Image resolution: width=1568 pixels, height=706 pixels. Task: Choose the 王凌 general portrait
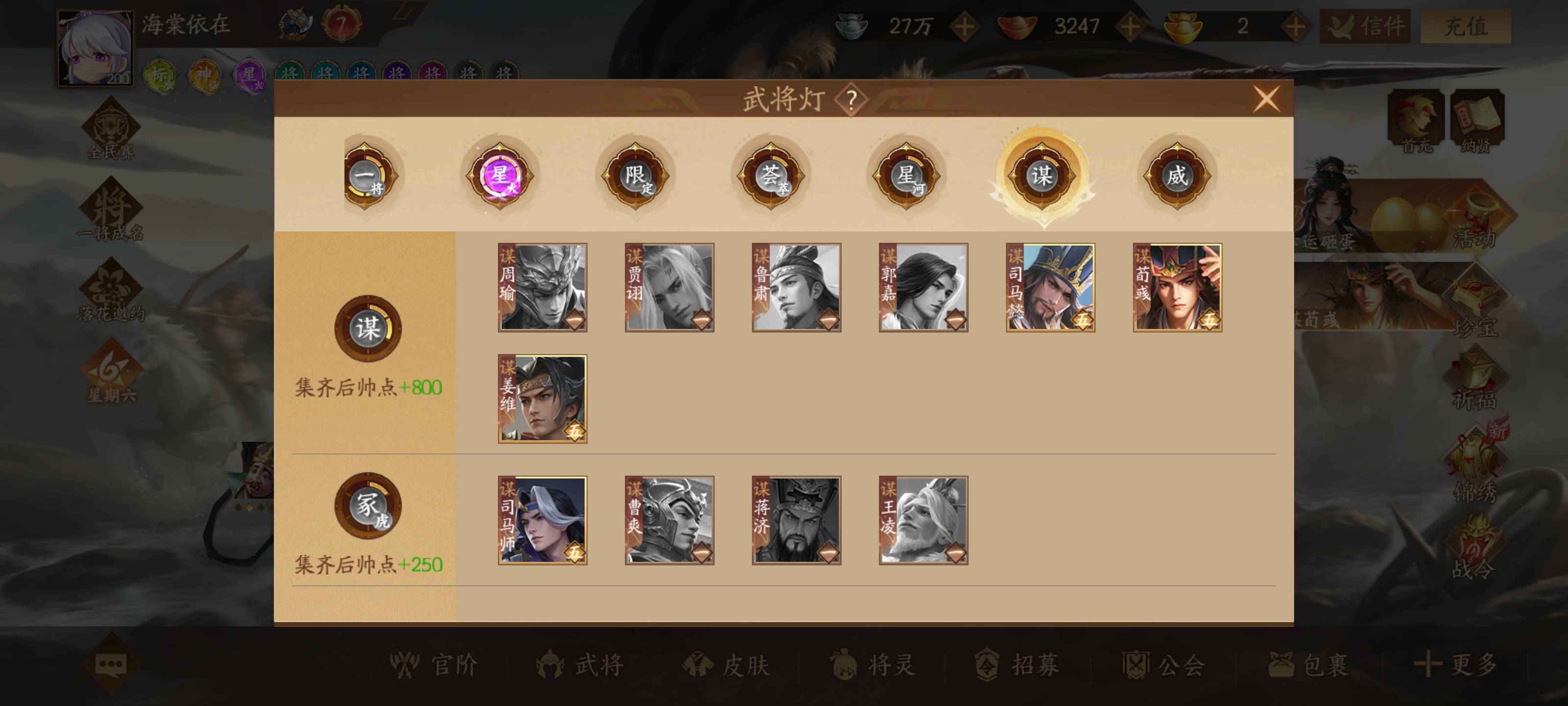pyautogui.click(x=923, y=520)
